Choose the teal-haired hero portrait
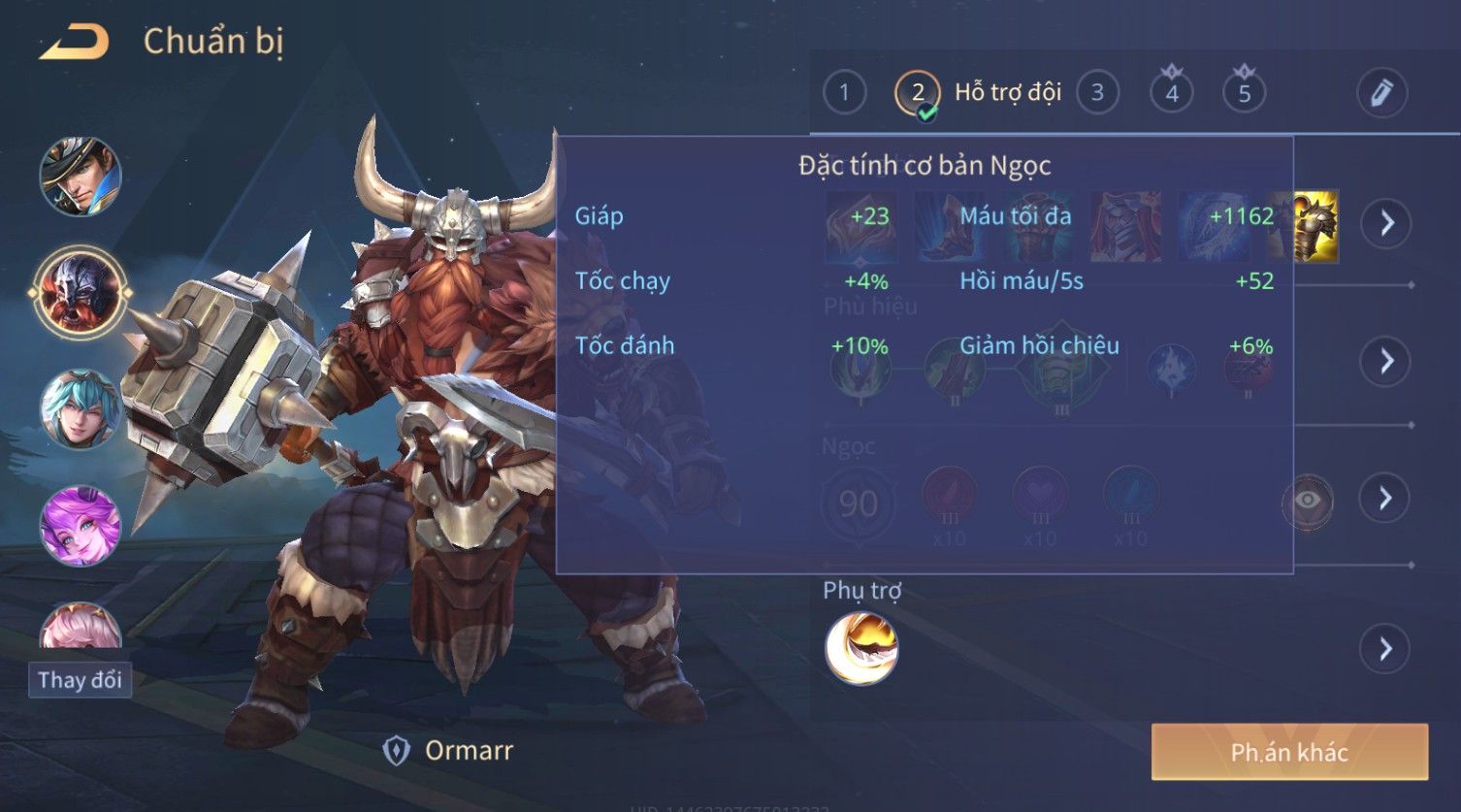This screenshot has width=1461, height=812. click(x=81, y=408)
